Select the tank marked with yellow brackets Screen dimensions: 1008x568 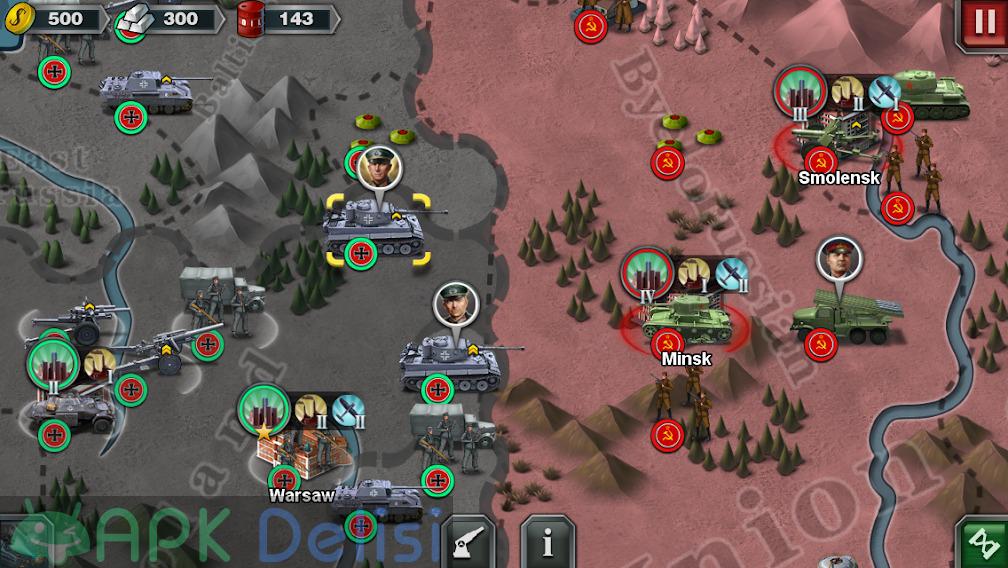pyautogui.click(x=374, y=228)
